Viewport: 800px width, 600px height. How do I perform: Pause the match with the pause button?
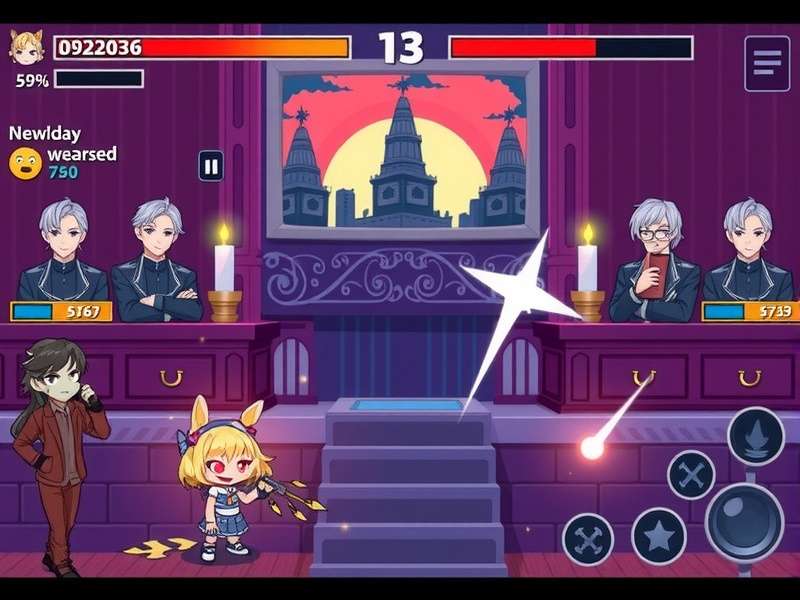[x=211, y=165]
